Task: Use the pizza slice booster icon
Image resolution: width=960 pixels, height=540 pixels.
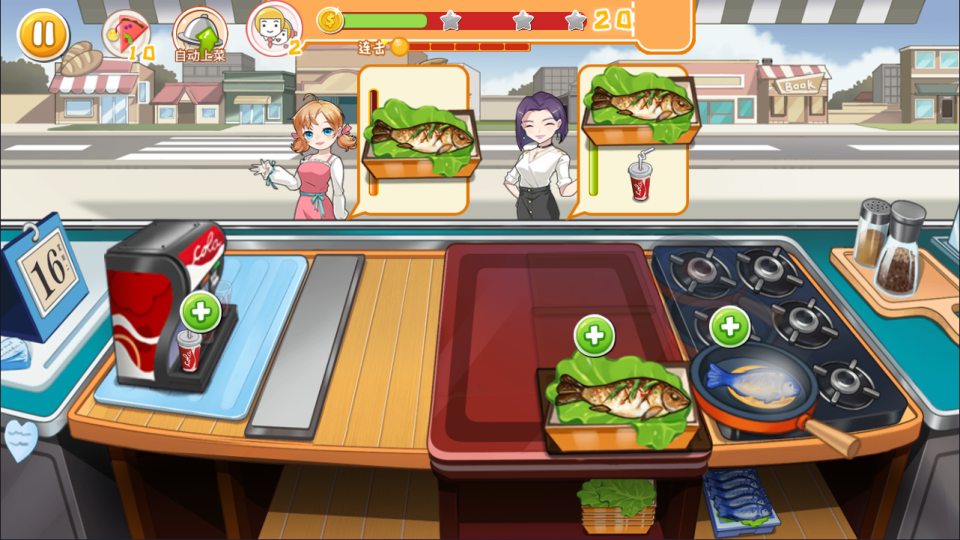Action: [125, 34]
